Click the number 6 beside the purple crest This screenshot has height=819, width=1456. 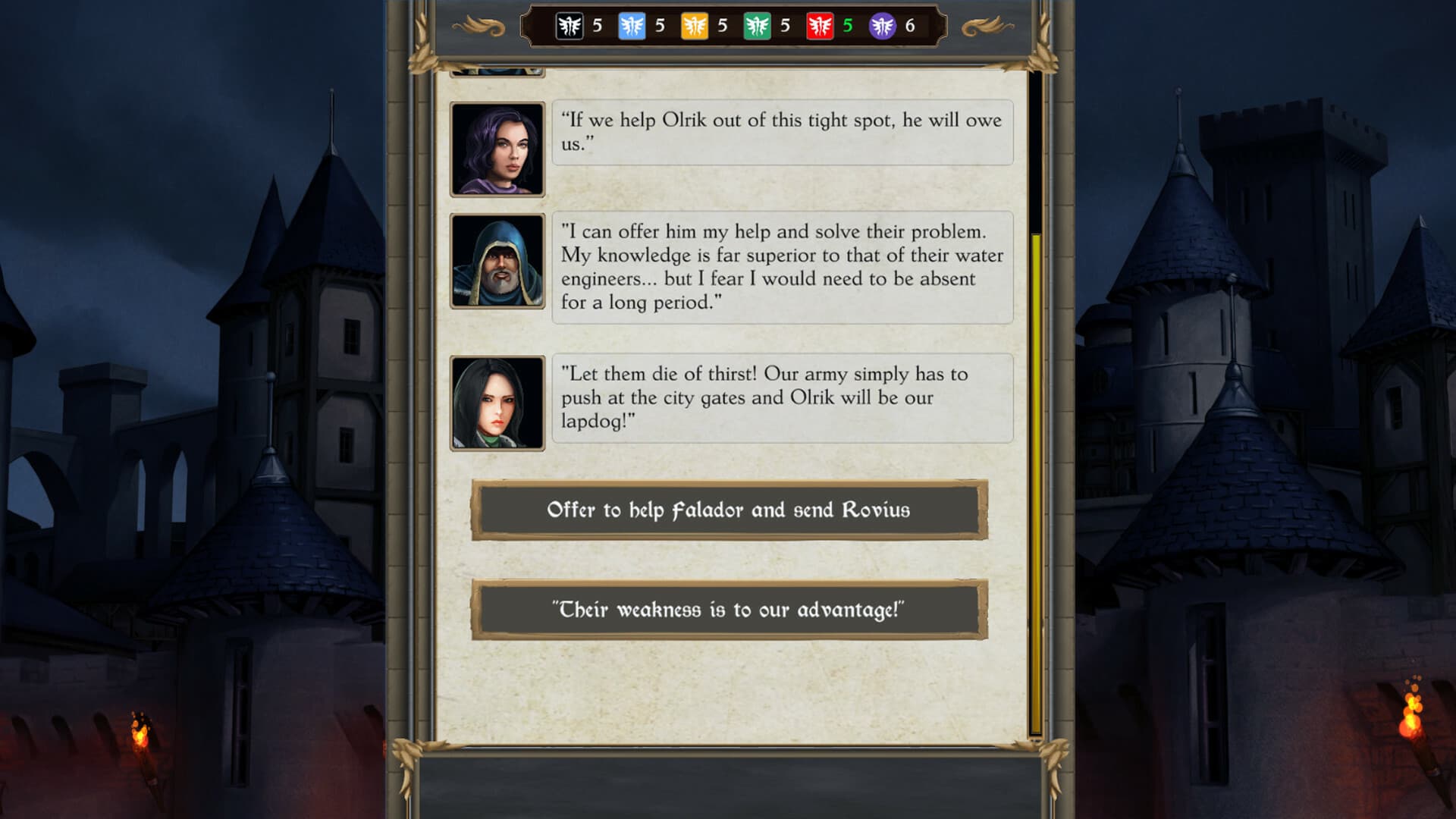click(x=909, y=26)
